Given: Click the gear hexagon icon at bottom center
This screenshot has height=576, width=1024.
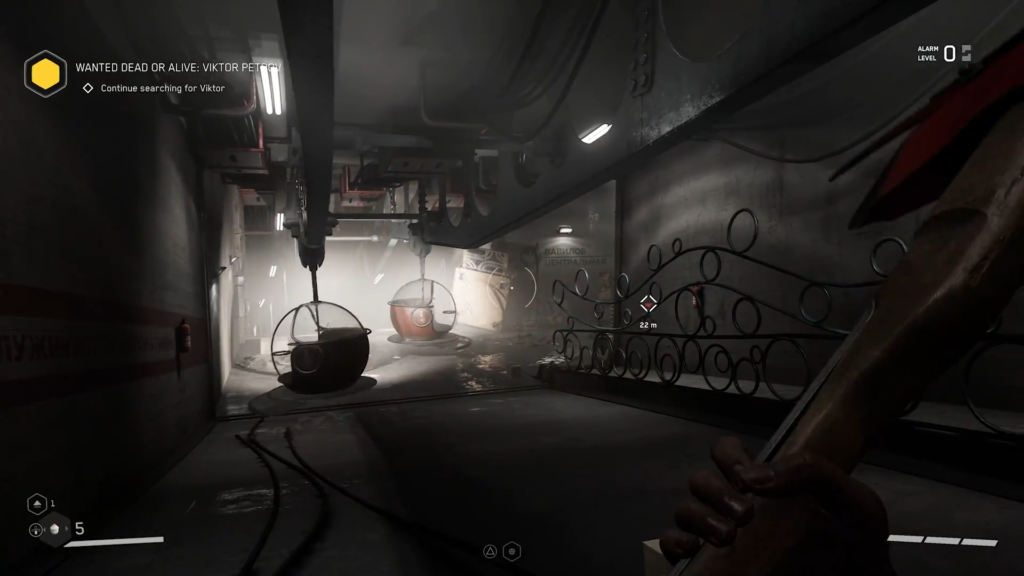Looking at the screenshot, I should click(x=512, y=551).
